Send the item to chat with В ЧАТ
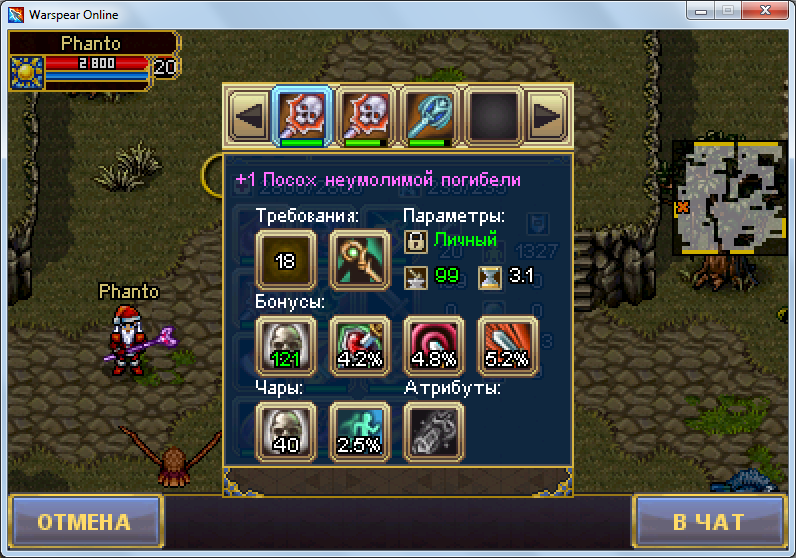Viewport: 796px width, 558px height. pos(708,522)
